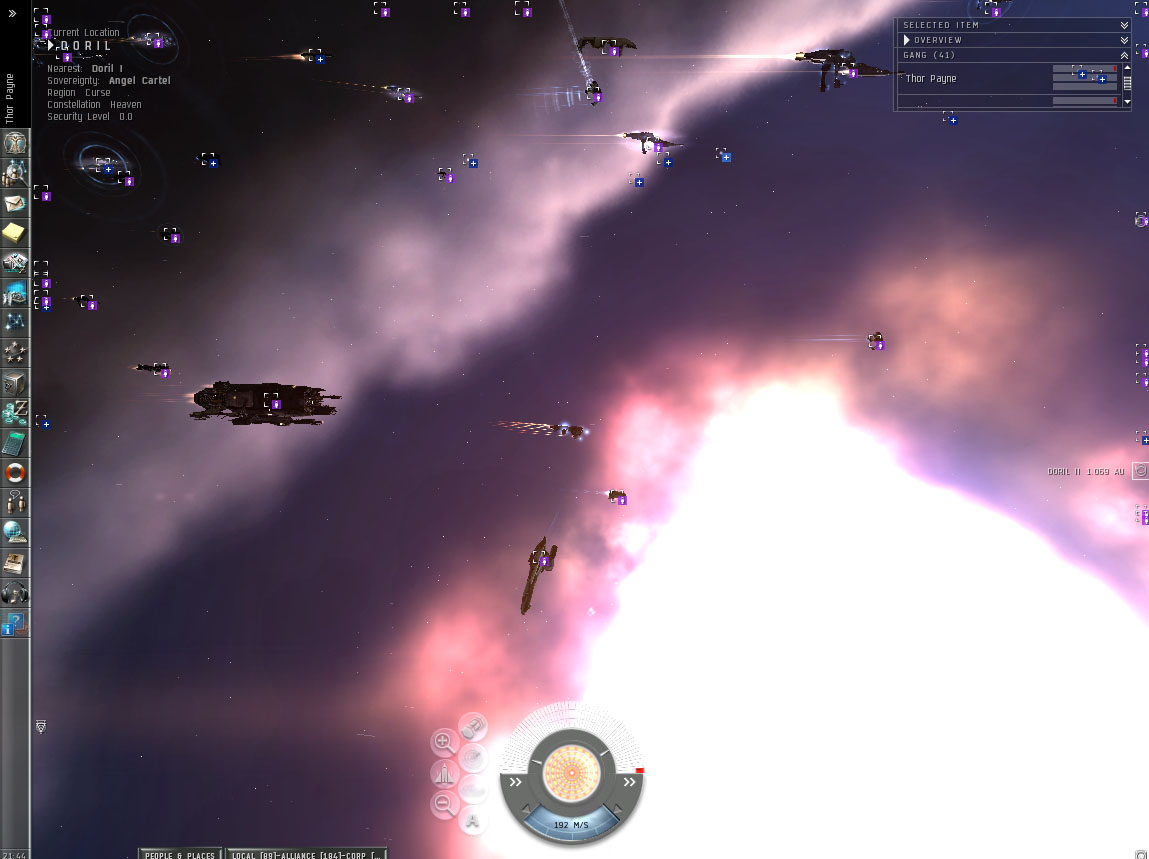The height and width of the screenshot is (859, 1149).
Task: Toggle the autopilot A button
Action: [x=473, y=822]
